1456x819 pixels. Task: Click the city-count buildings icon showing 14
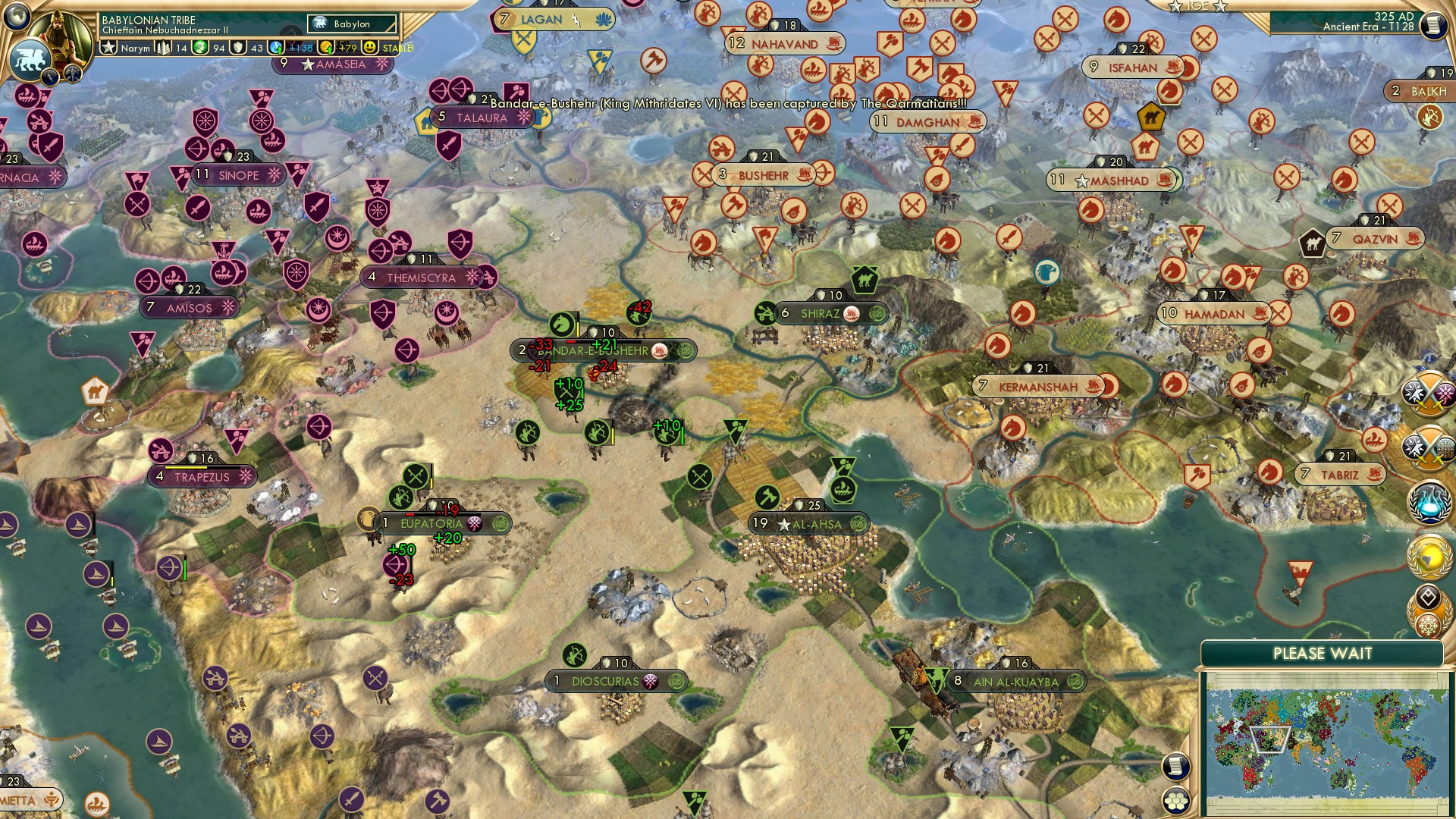[164, 48]
